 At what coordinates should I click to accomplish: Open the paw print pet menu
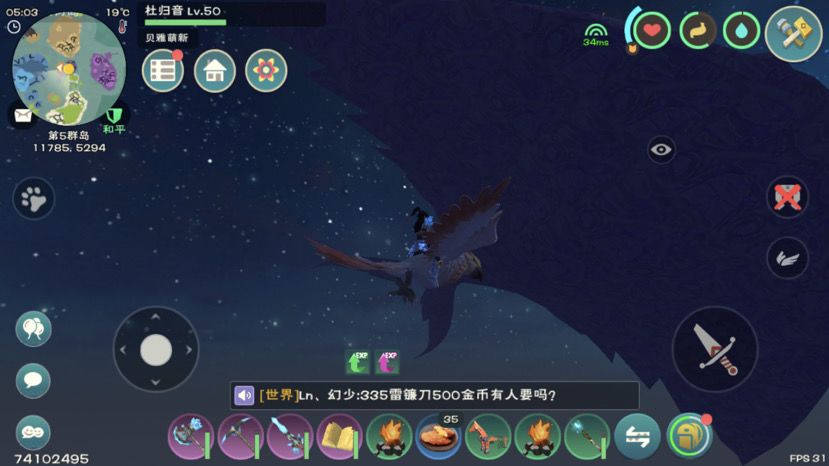coord(34,198)
